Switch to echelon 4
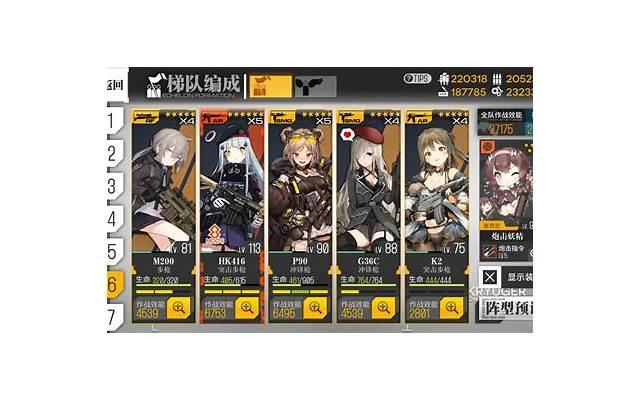Viewport: 640px width, 400px height. (x=114, y=219)
